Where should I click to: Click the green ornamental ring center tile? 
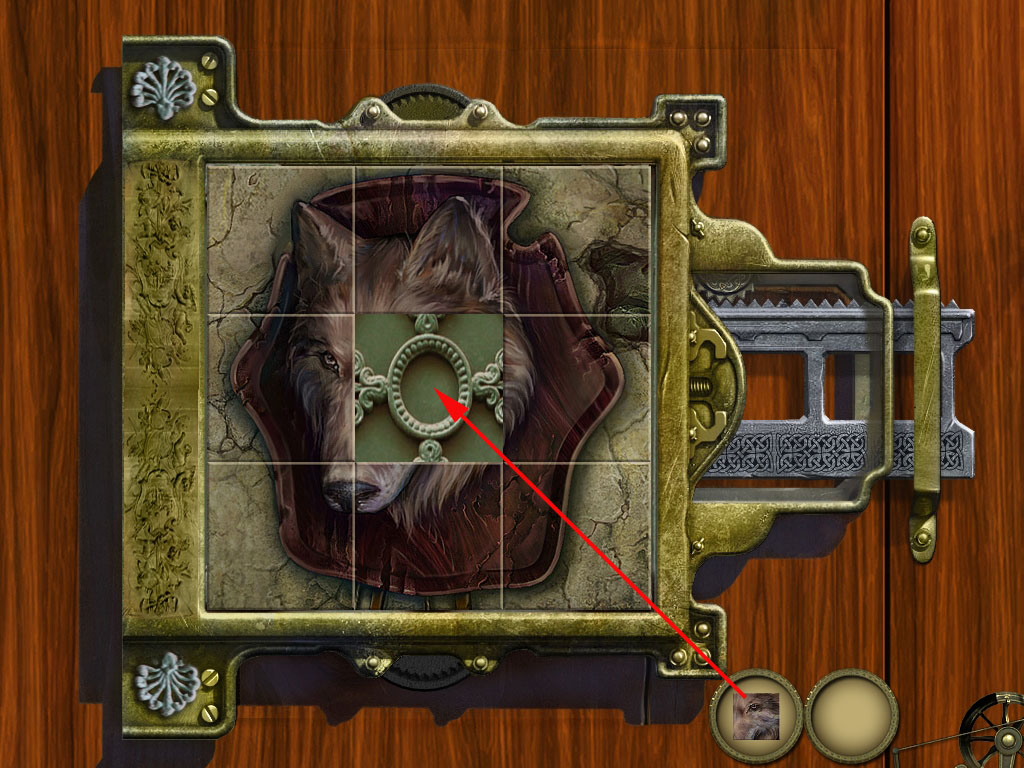tap(429, 389)
